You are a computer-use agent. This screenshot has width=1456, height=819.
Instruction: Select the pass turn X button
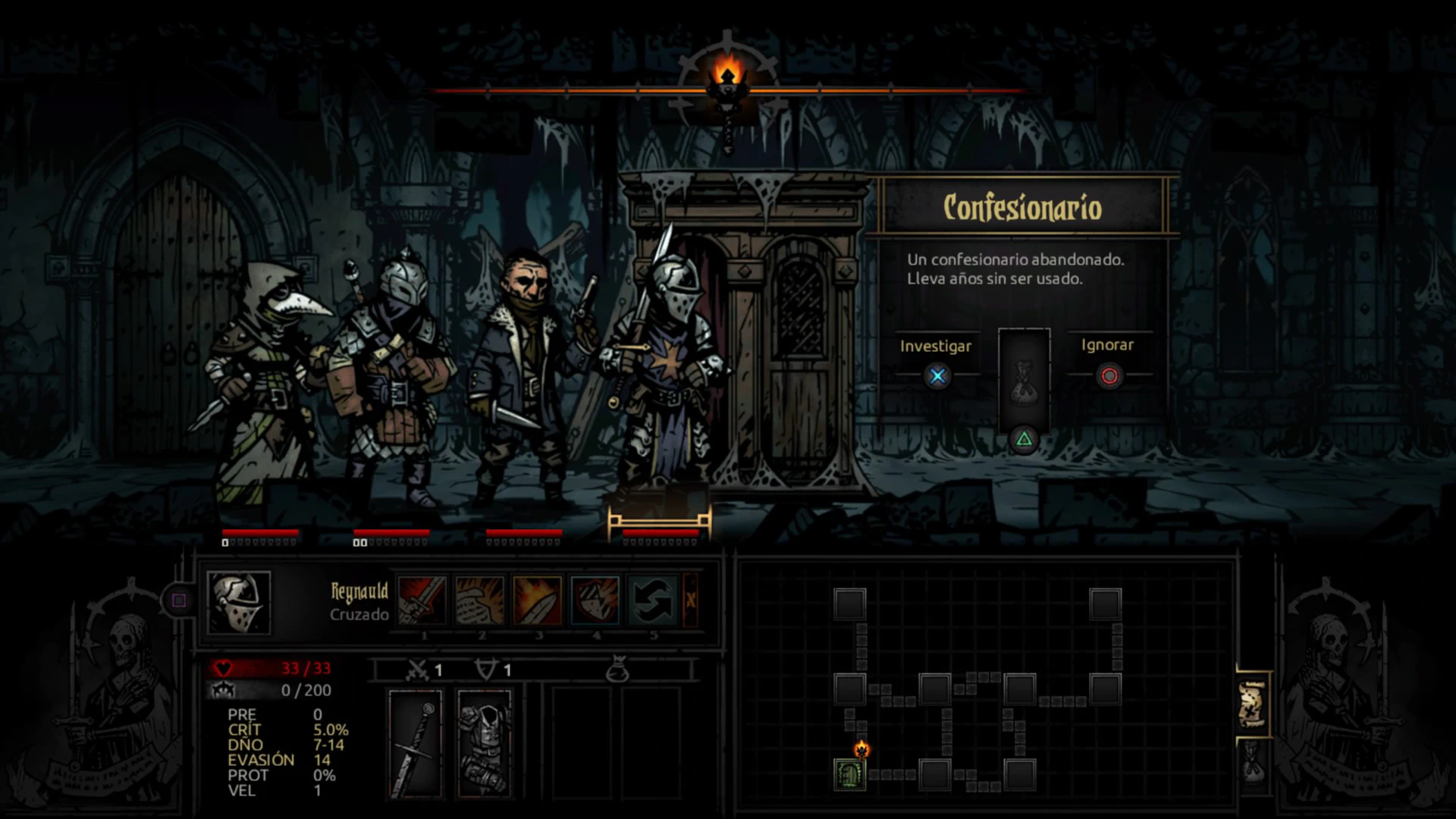pyautogui.click(x=690, y=600)
